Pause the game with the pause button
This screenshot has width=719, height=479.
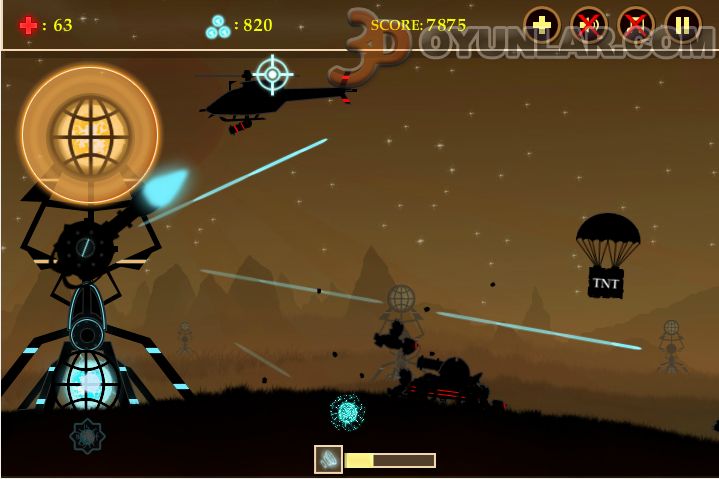click(x=683, y=25)
